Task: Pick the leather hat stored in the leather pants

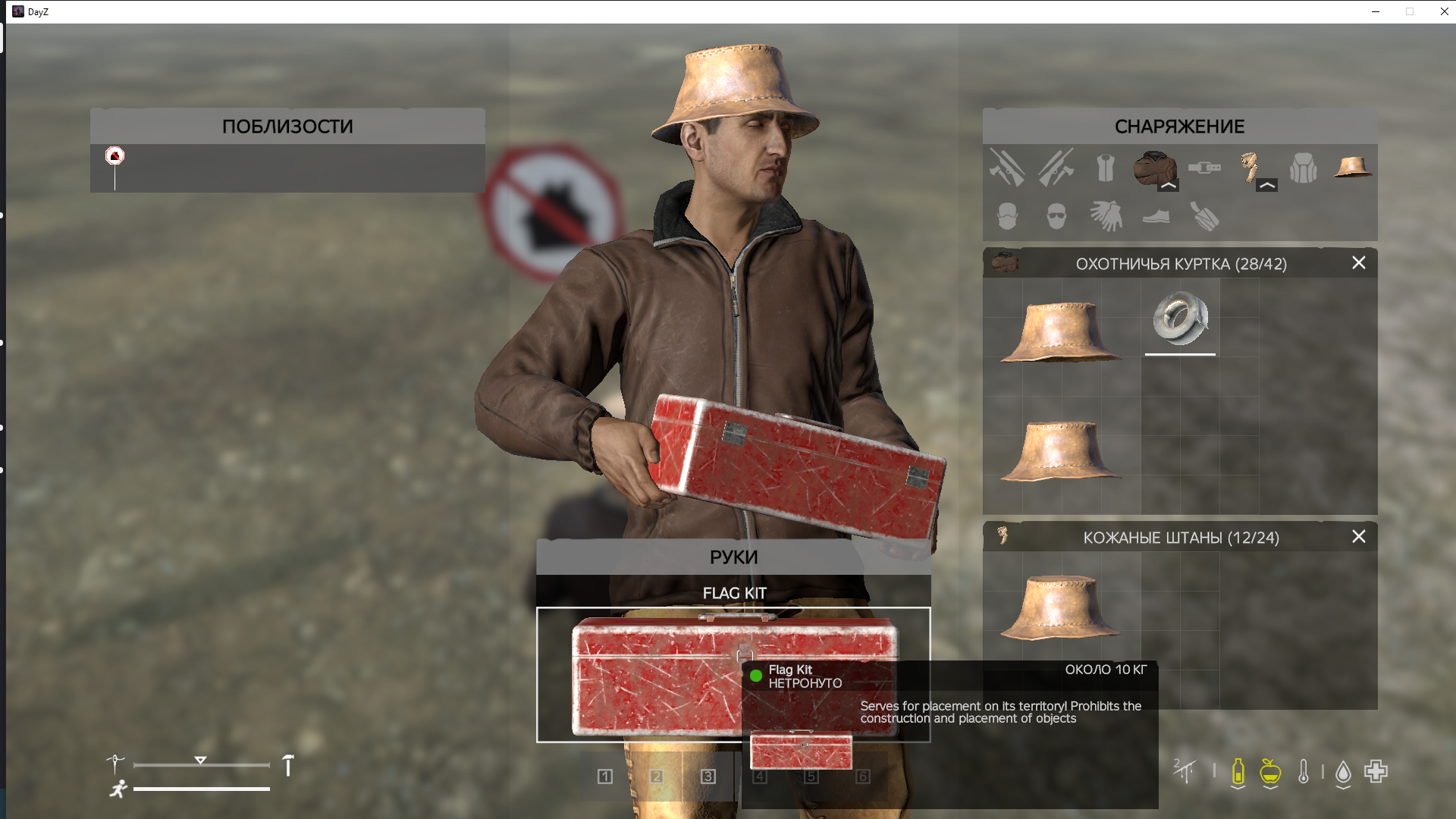Action: 1060,608
